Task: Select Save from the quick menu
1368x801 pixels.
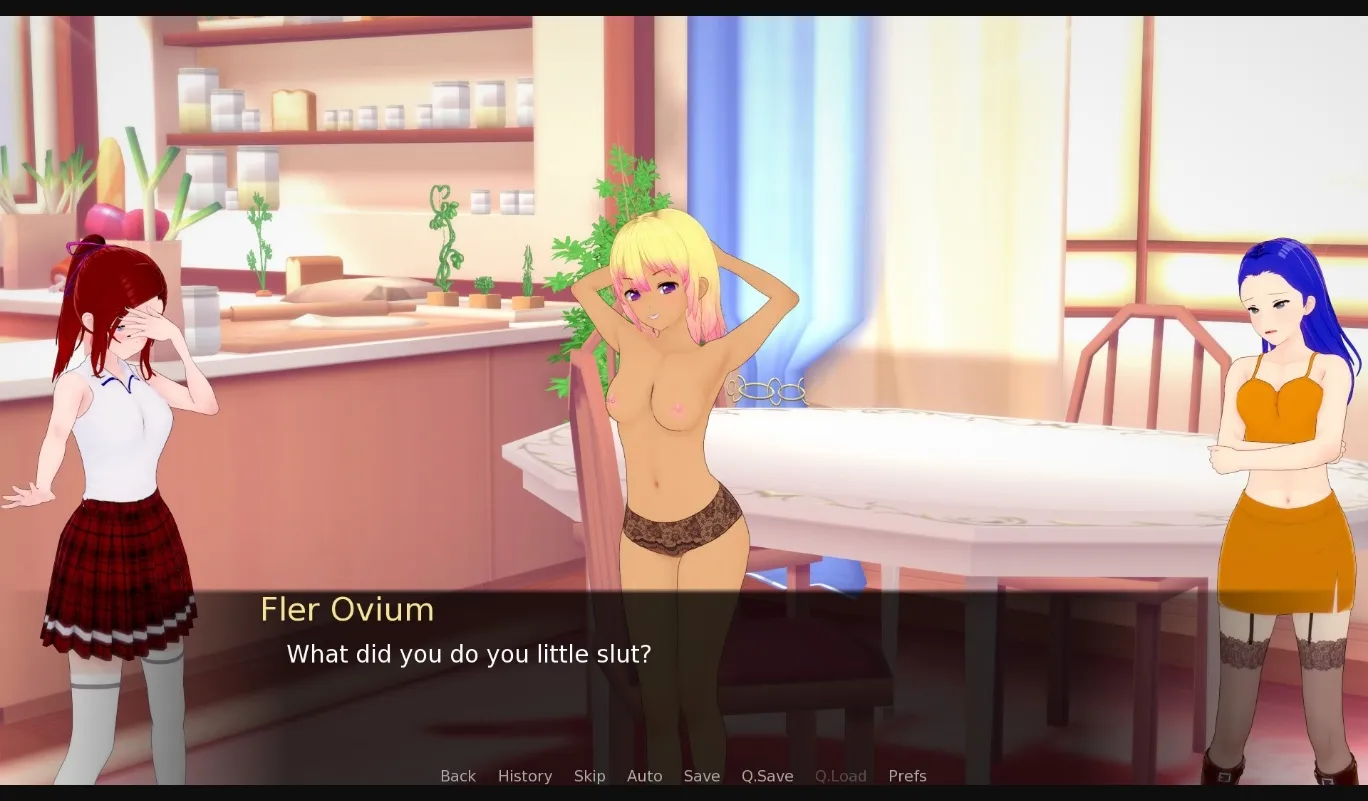Action: click(701, 775)
